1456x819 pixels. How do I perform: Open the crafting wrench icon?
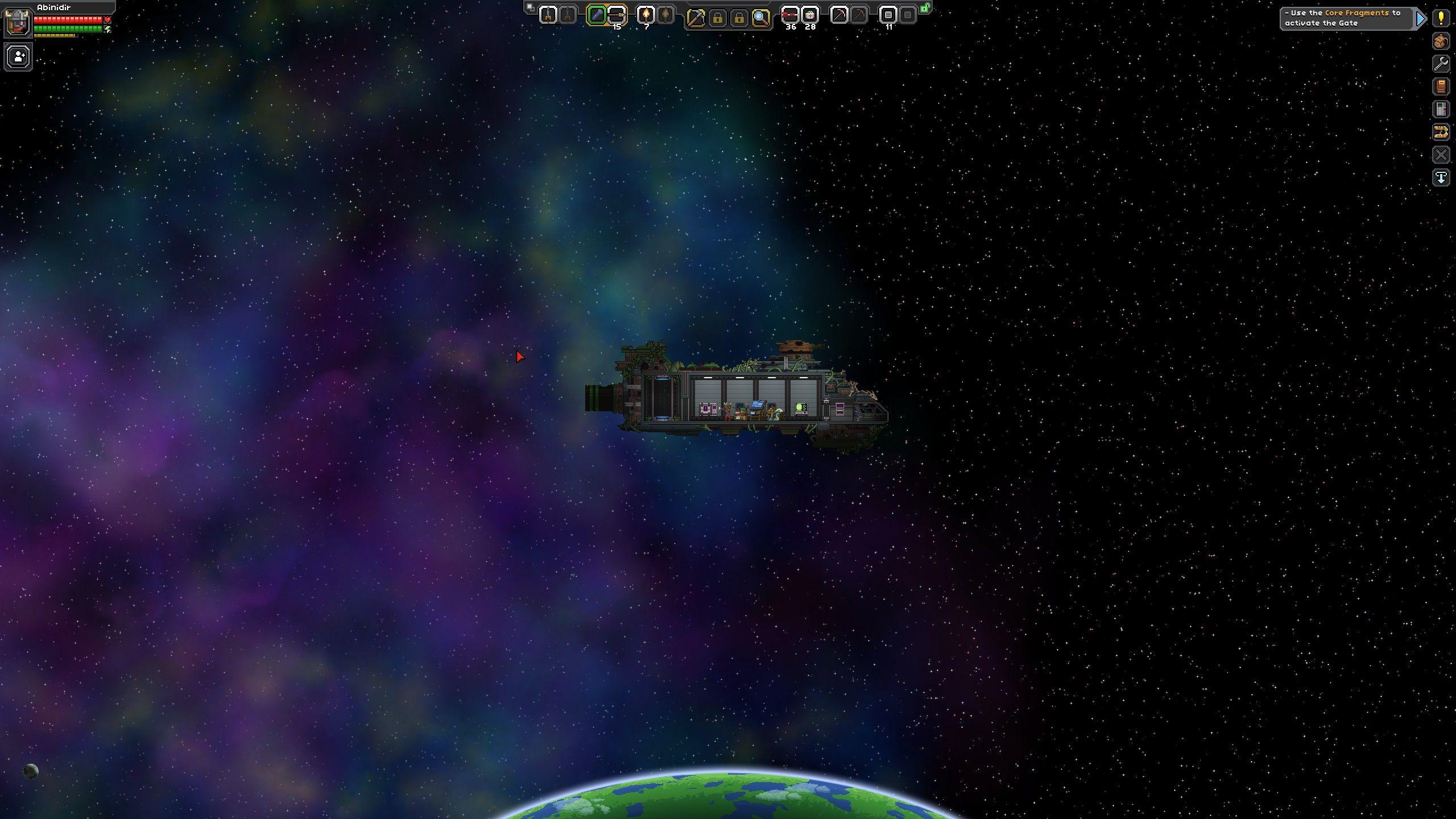pos(1441,63)
